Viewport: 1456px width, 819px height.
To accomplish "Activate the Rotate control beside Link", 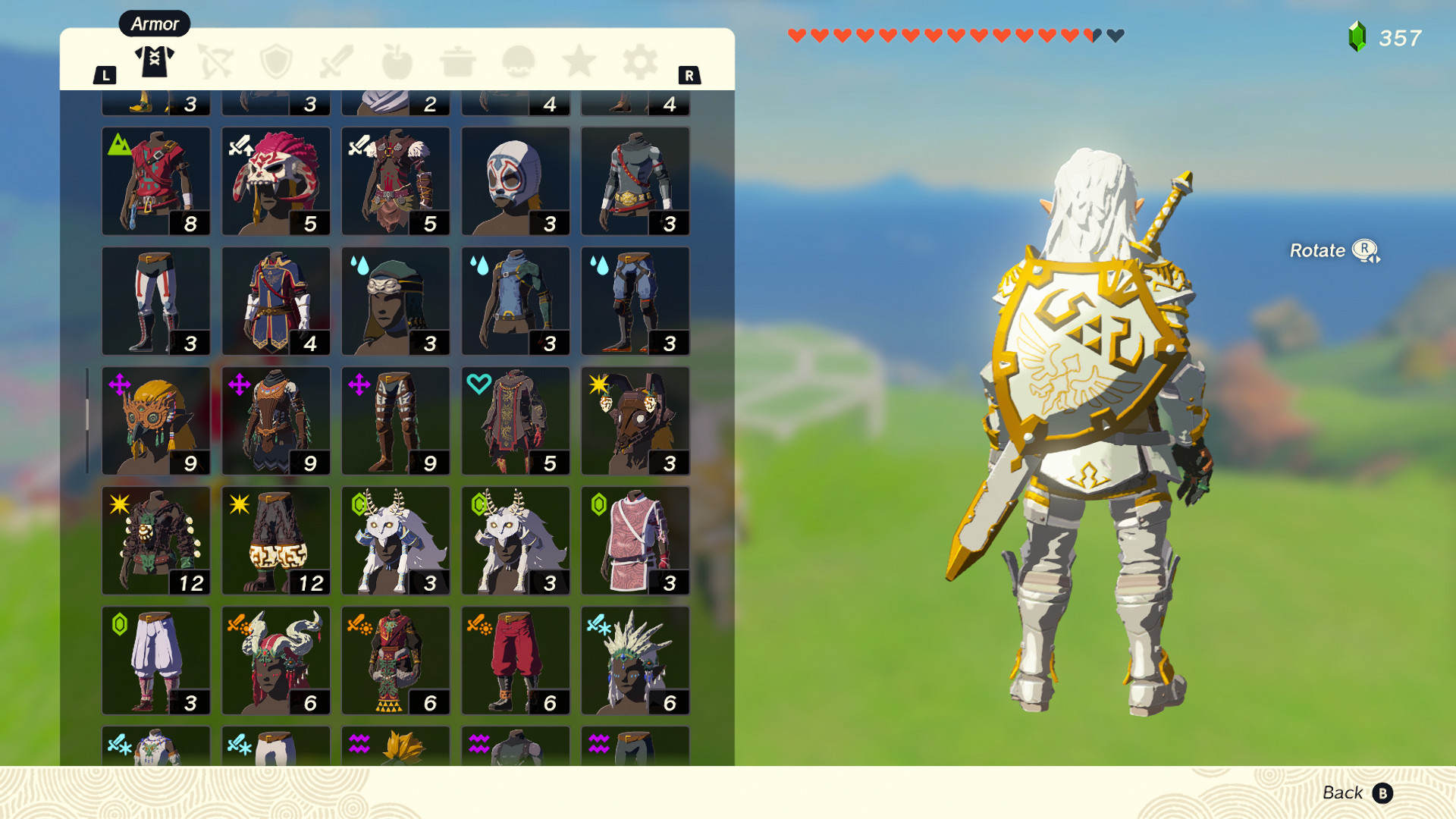I will tap(1335, 250).
